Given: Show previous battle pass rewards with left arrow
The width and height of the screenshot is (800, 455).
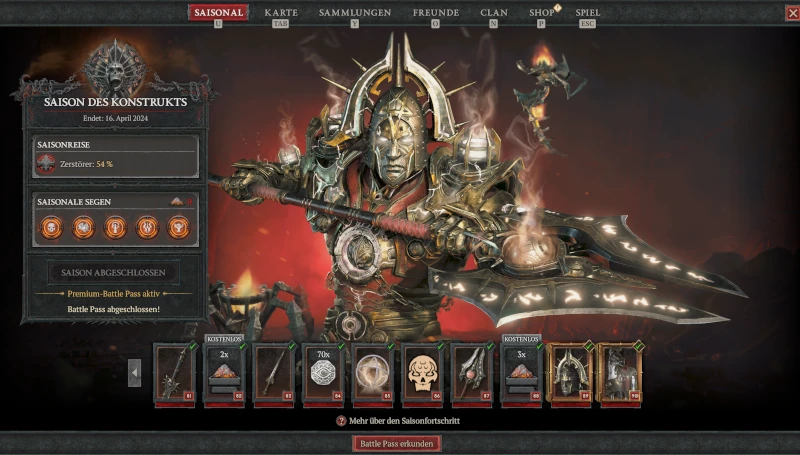Looking at the screenshot, I should coord(135,373).
